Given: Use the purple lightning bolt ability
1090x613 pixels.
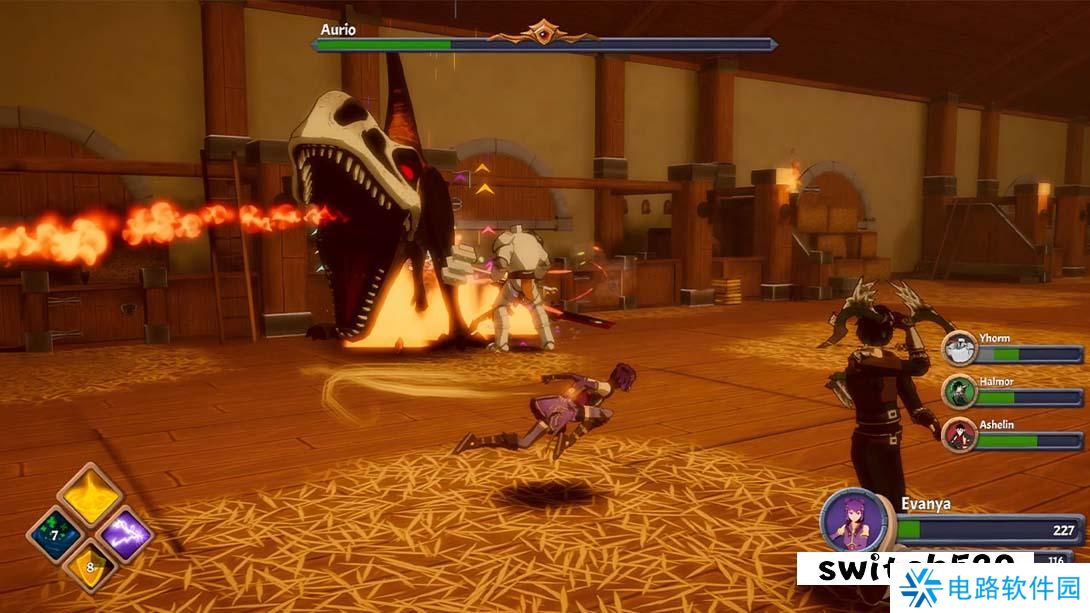Looking at the screenshot, I should [x=126, y=533].
